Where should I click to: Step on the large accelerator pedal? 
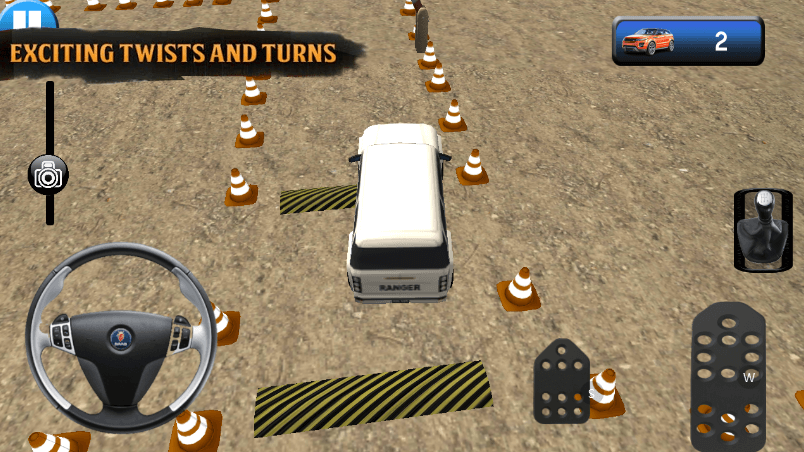click(x=728, y=378)
